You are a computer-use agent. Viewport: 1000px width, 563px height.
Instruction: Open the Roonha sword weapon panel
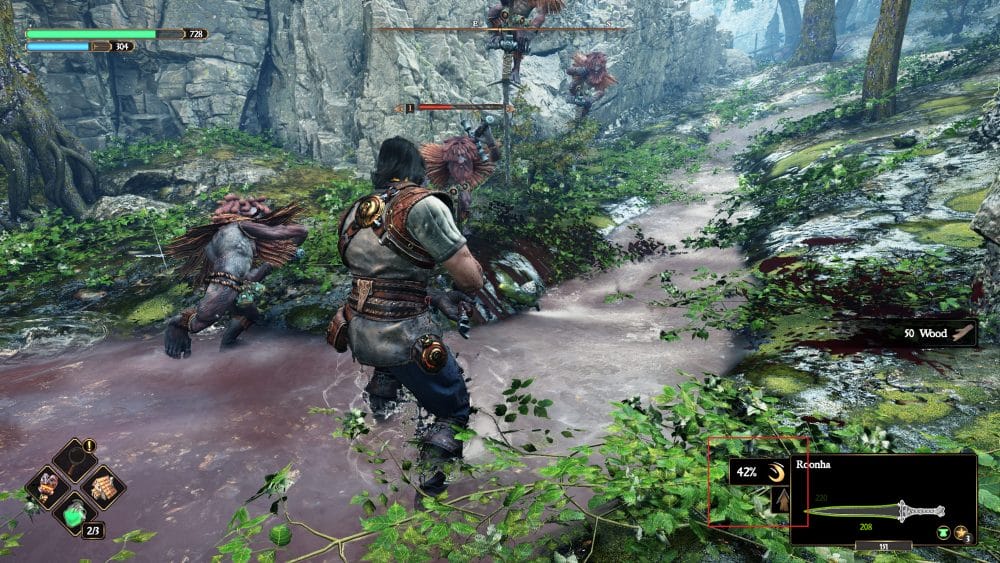[x=882, y=499]
